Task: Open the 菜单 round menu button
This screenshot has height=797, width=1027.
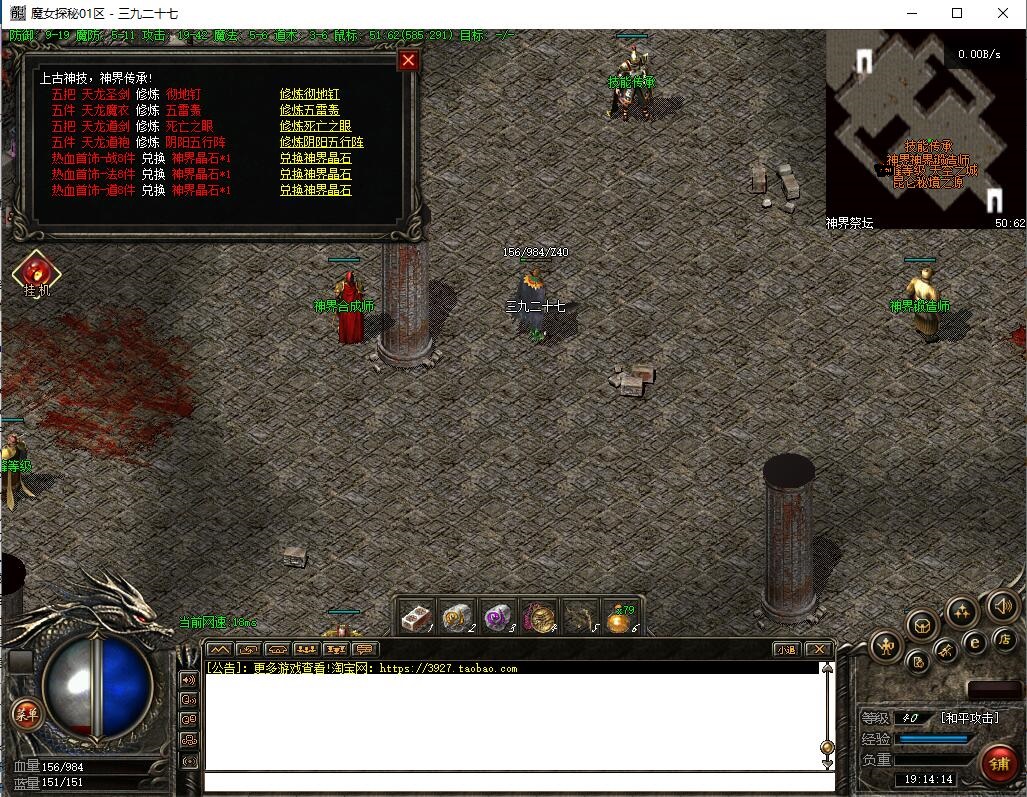Action: [25, 713]
